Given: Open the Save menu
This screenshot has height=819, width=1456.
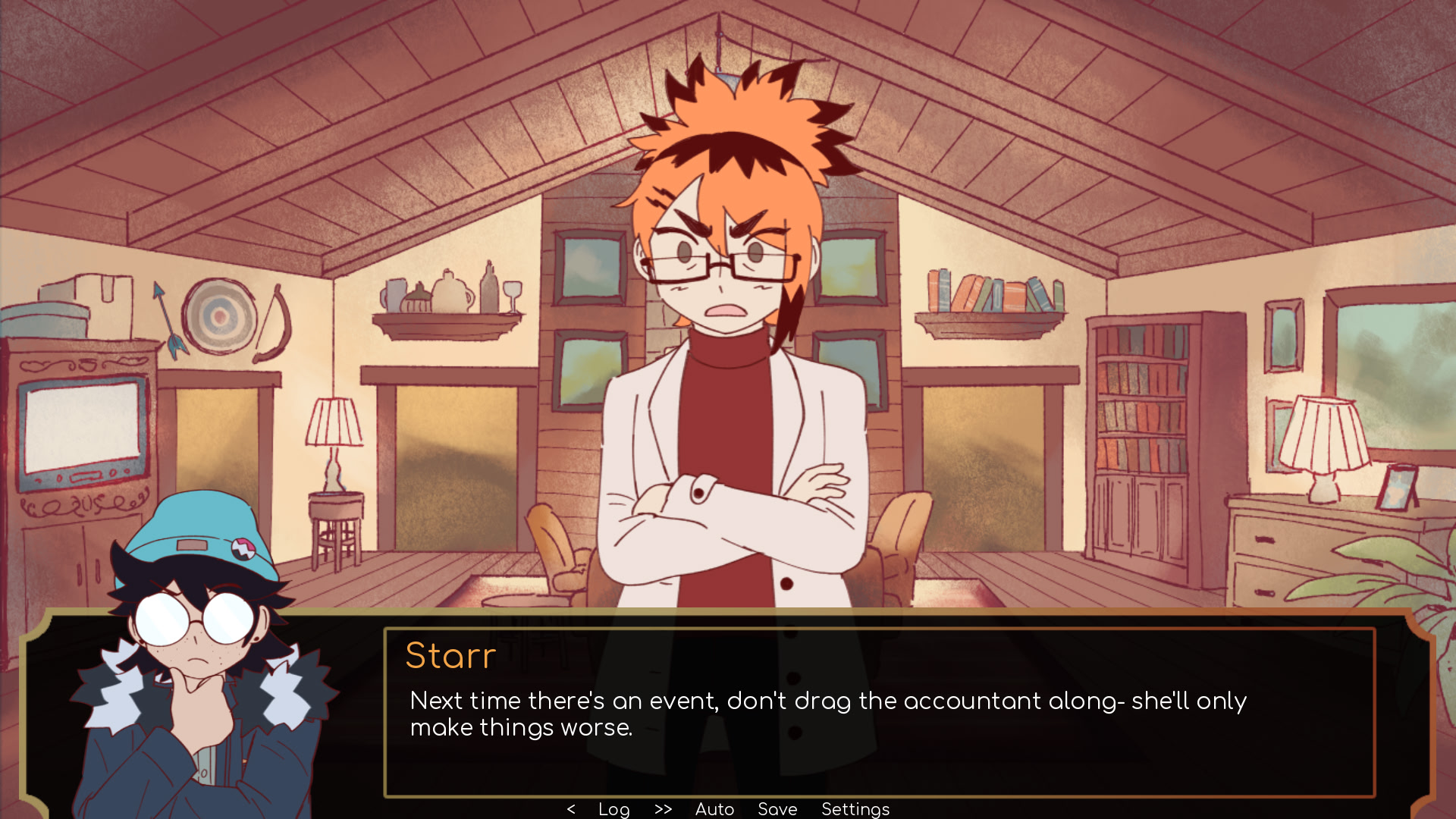Looking at the screenshot, I should coord(777,809).
